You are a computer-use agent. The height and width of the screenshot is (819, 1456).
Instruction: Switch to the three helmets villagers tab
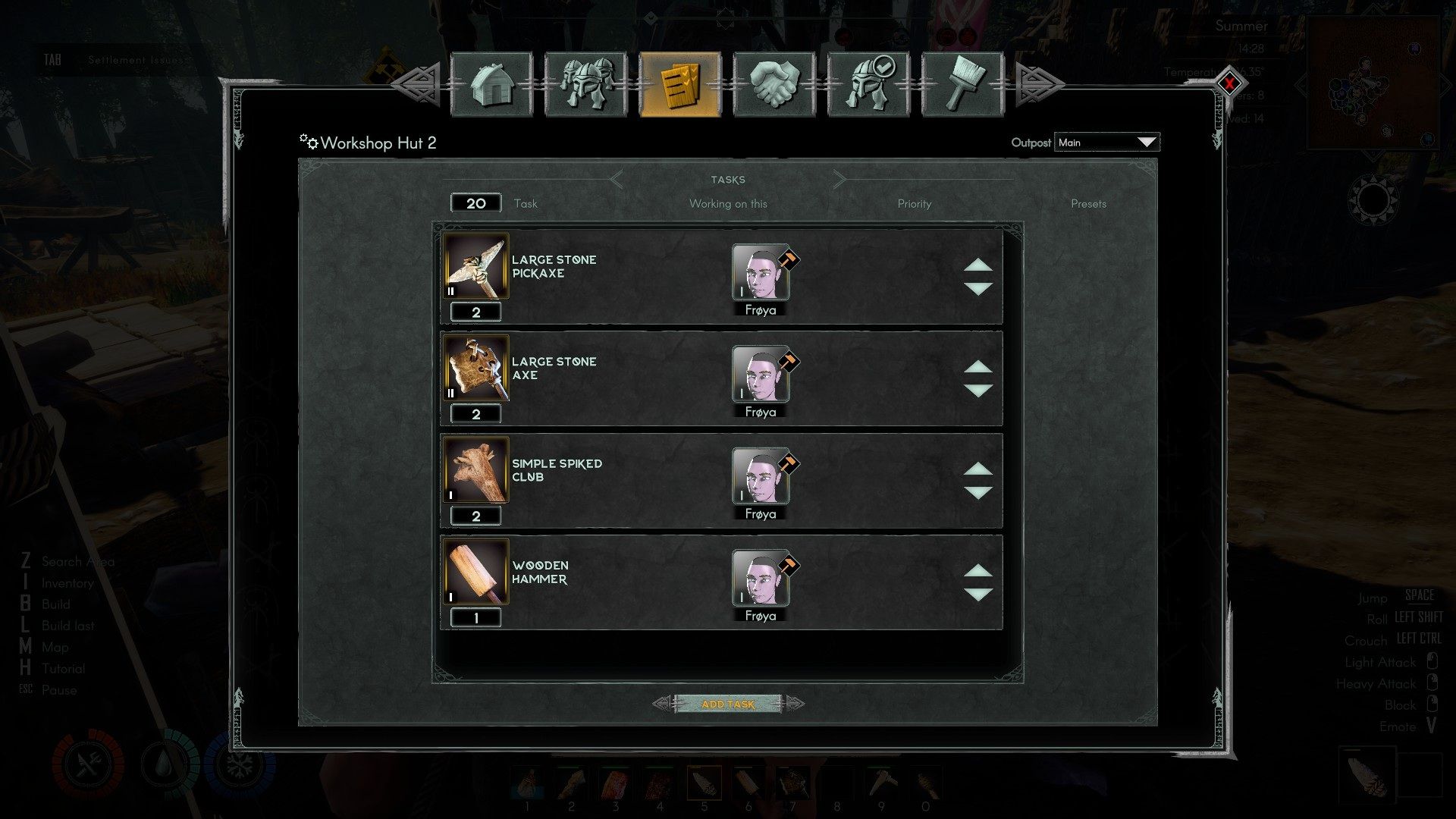(585, 84)
